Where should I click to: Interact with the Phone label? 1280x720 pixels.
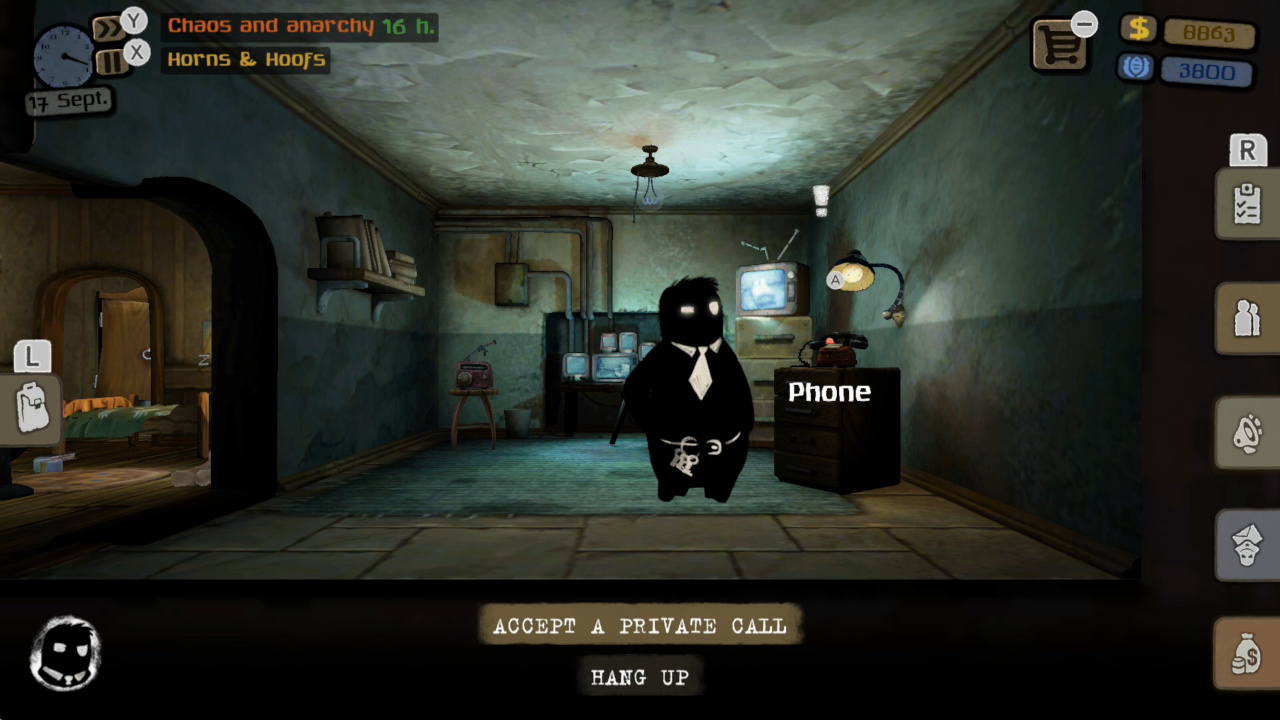click(829, 392)
